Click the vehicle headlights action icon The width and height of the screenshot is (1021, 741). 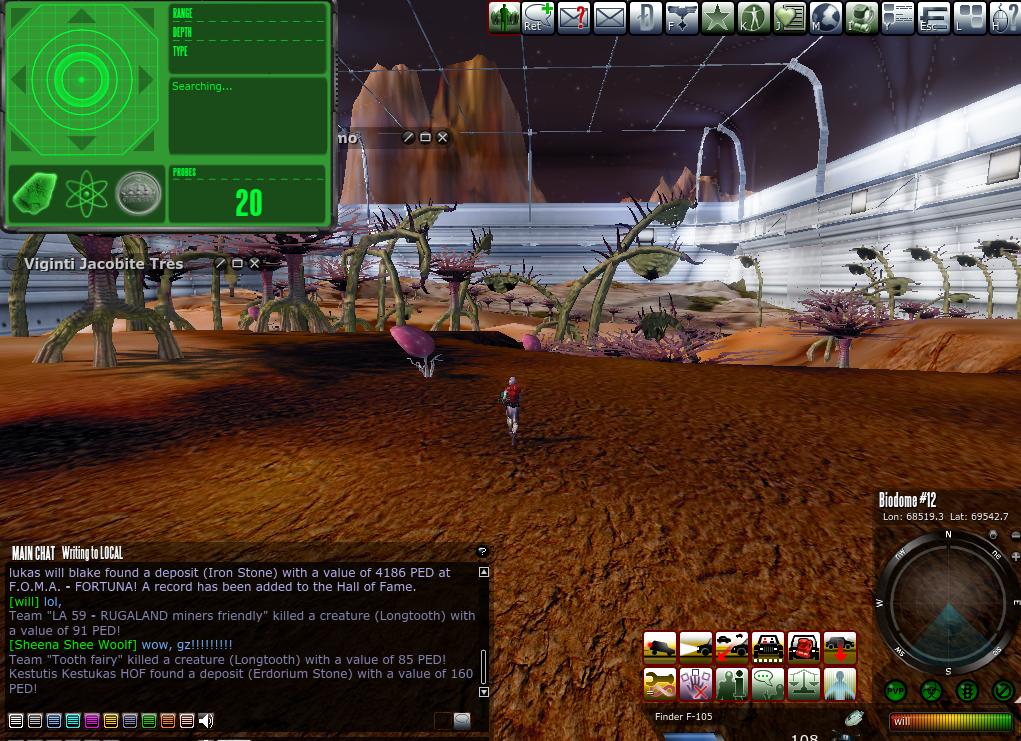pos(696,647)
